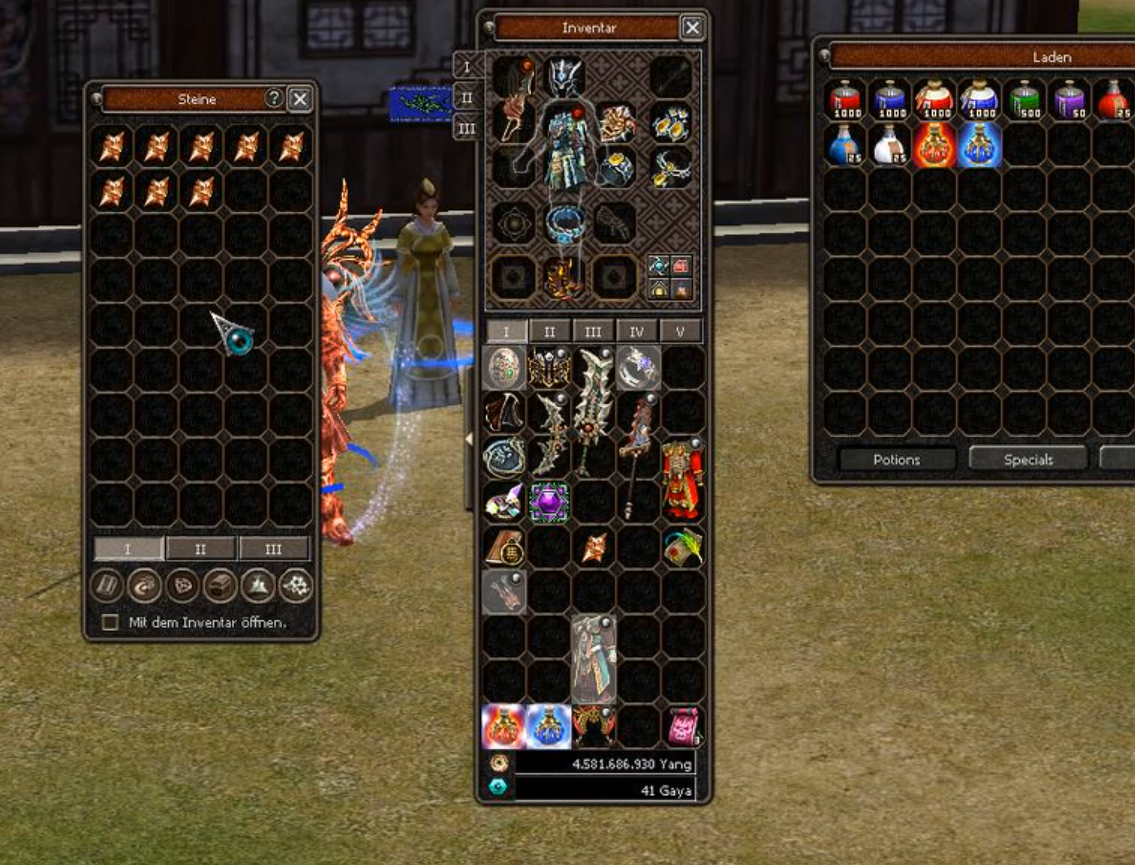Open the chest category in Steine window
The image size is (1135, 865).
pyautogui.click(x=220, y=586)
